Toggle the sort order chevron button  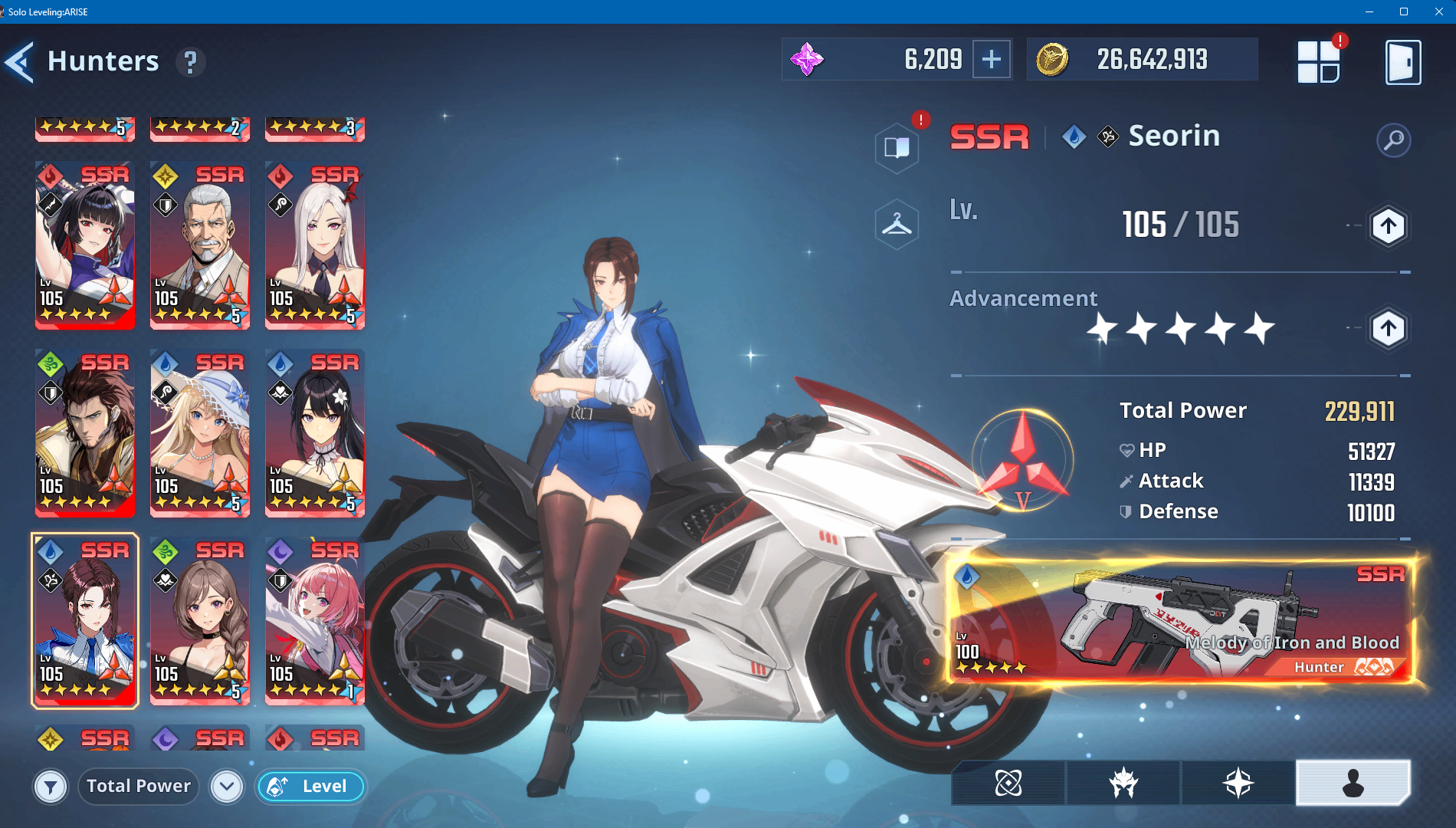(x=227, y=787)
